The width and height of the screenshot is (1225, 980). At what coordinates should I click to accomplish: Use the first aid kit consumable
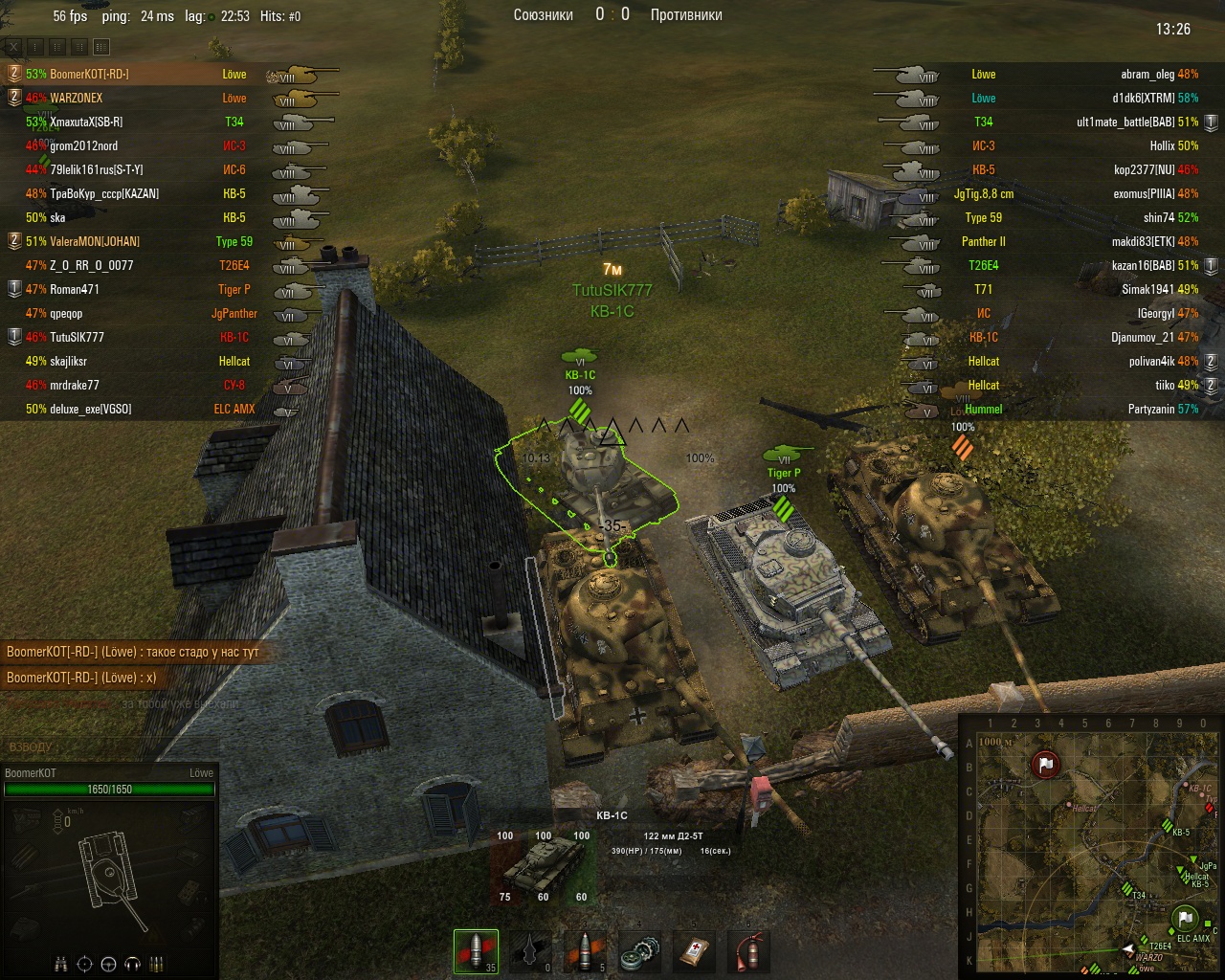(694, 951)
